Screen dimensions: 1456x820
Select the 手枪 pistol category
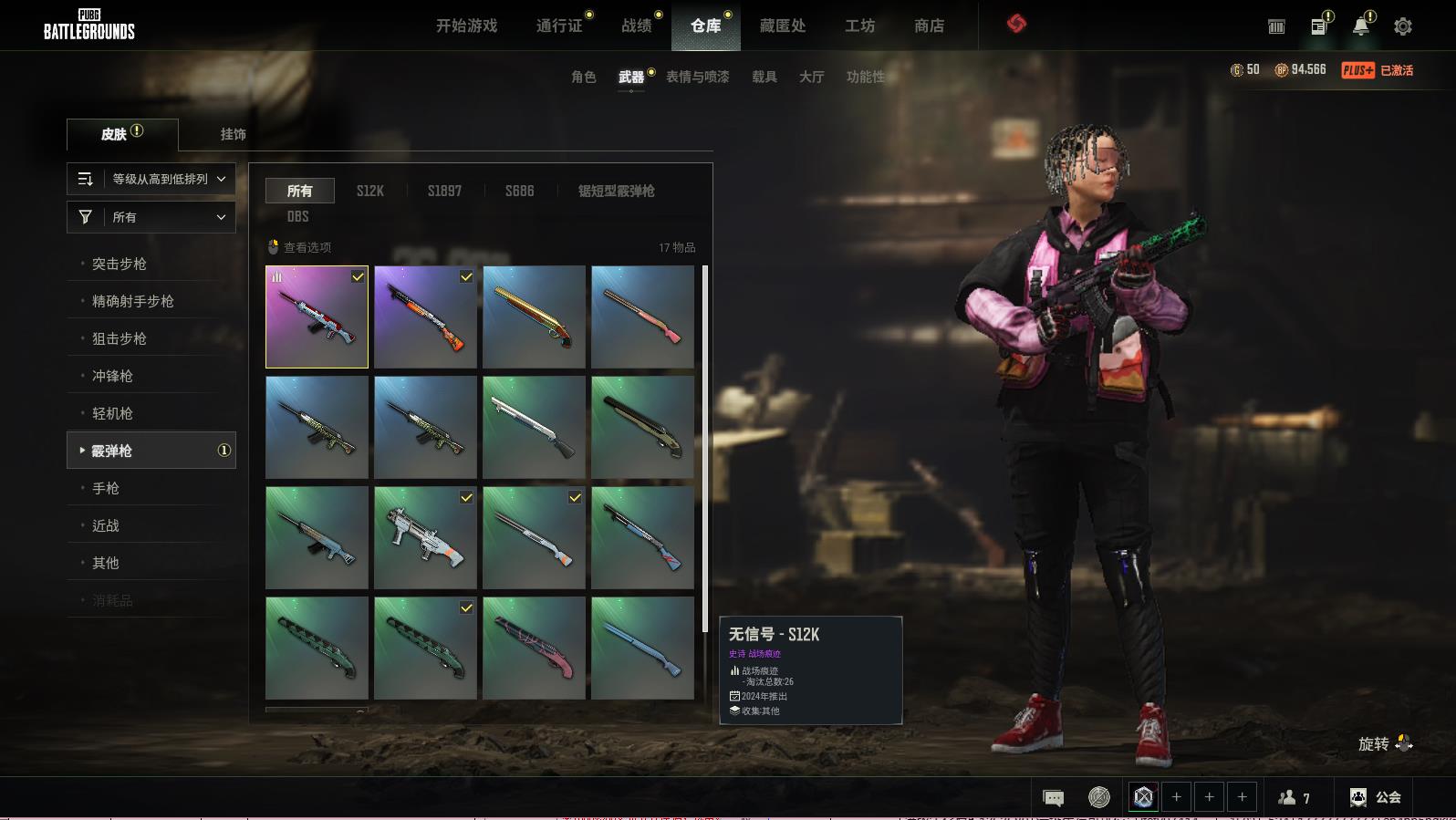pos(106,488)
